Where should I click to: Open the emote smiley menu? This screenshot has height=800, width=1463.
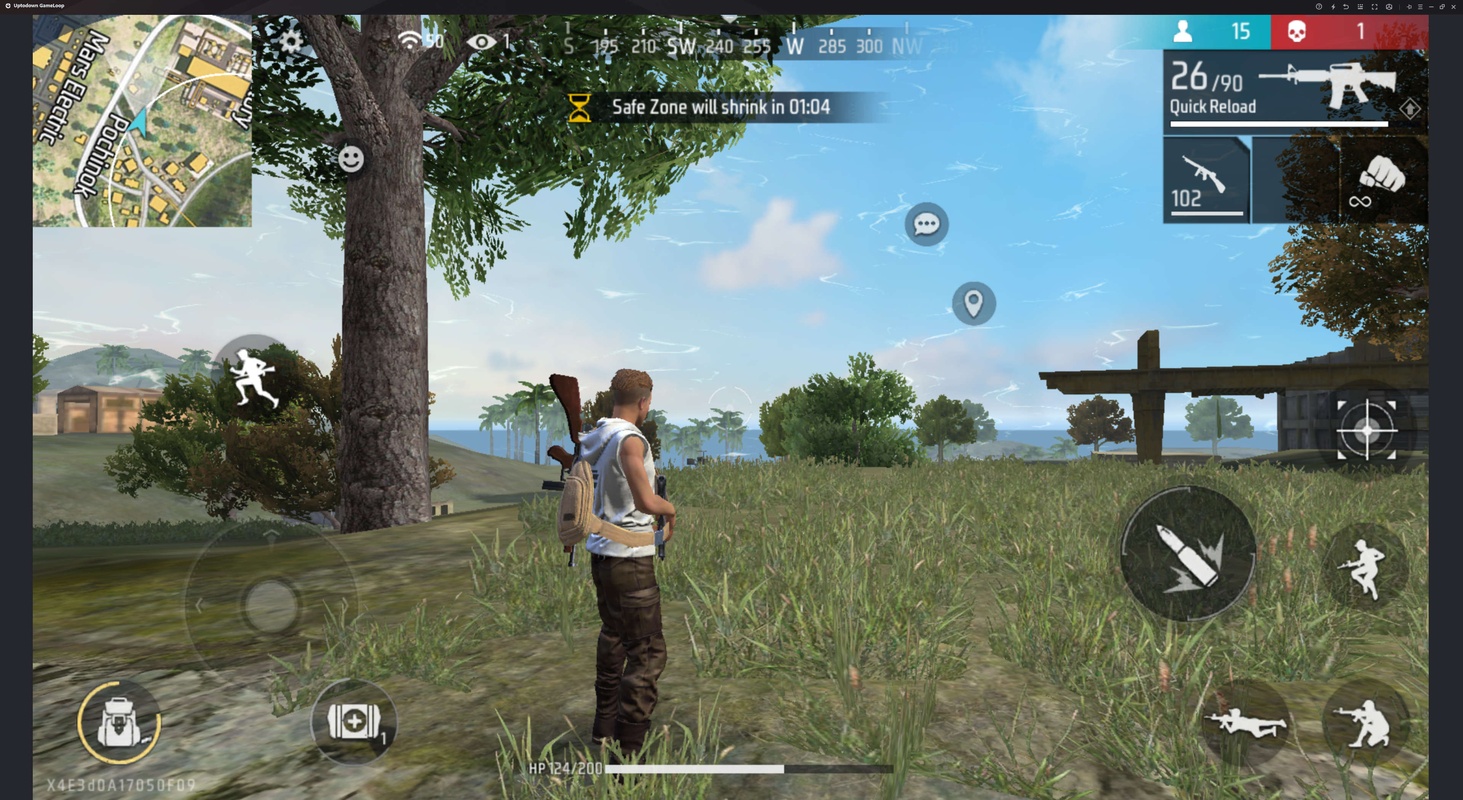point(351,159)
